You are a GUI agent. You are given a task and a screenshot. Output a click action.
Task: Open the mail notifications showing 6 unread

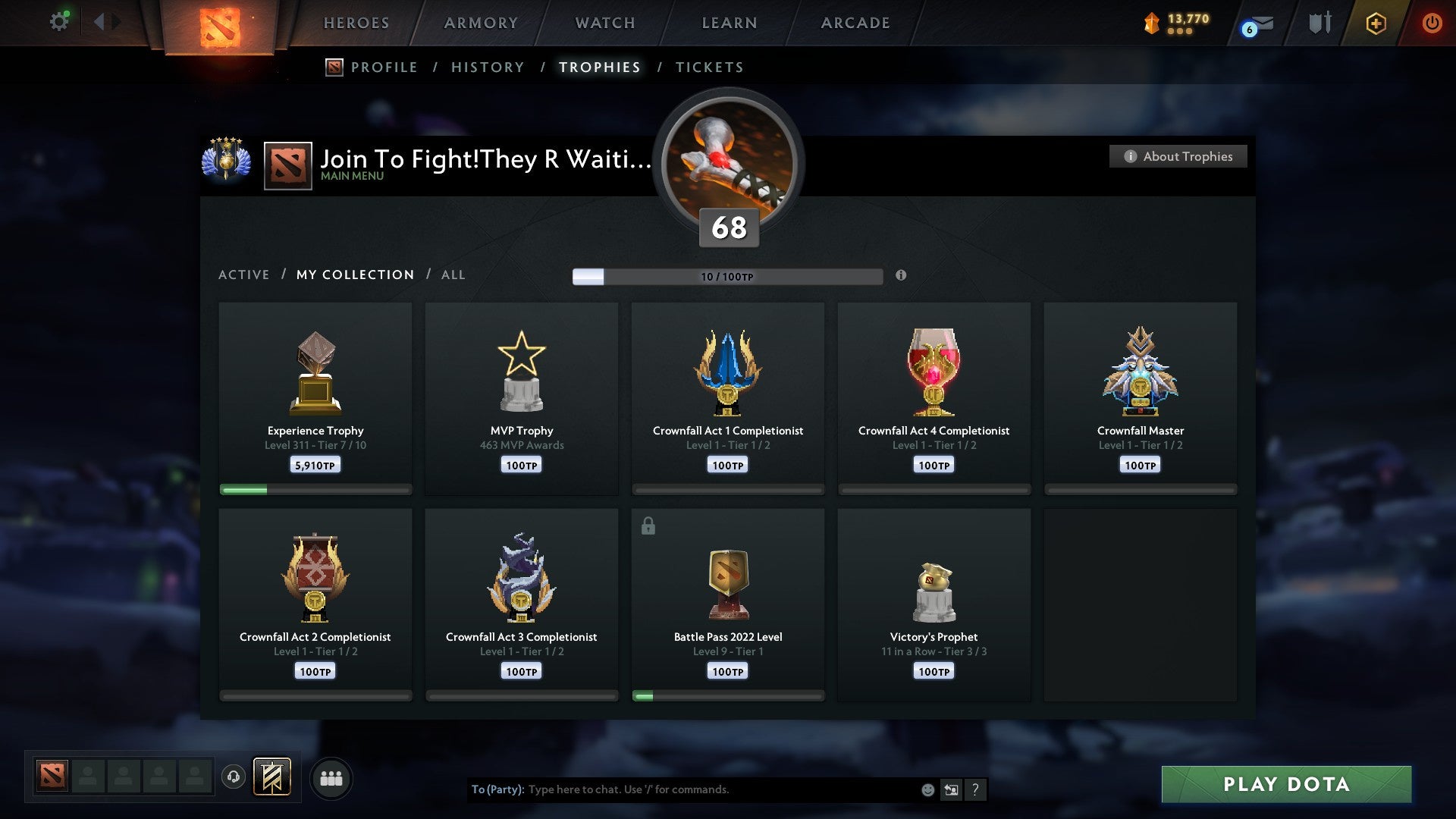pyautogui.click(x=1258, y=23)
